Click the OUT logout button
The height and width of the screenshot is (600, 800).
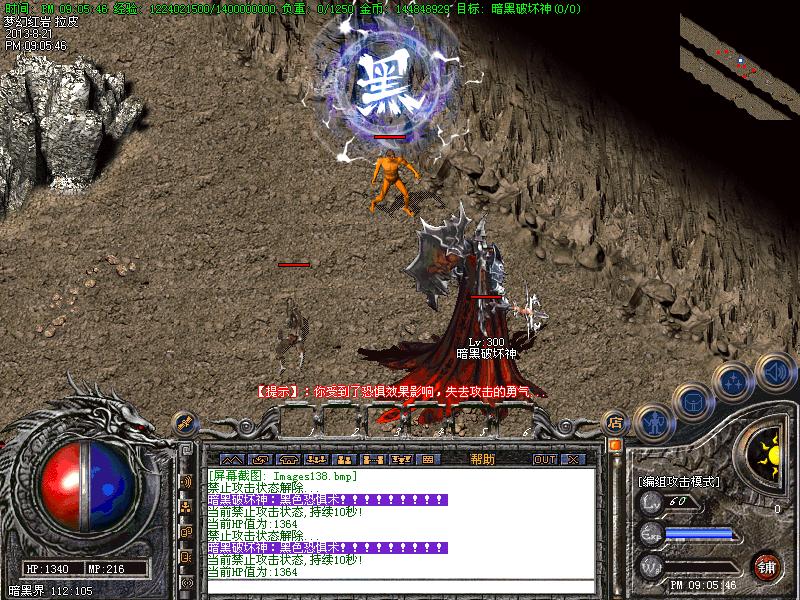tap(544, 459)
